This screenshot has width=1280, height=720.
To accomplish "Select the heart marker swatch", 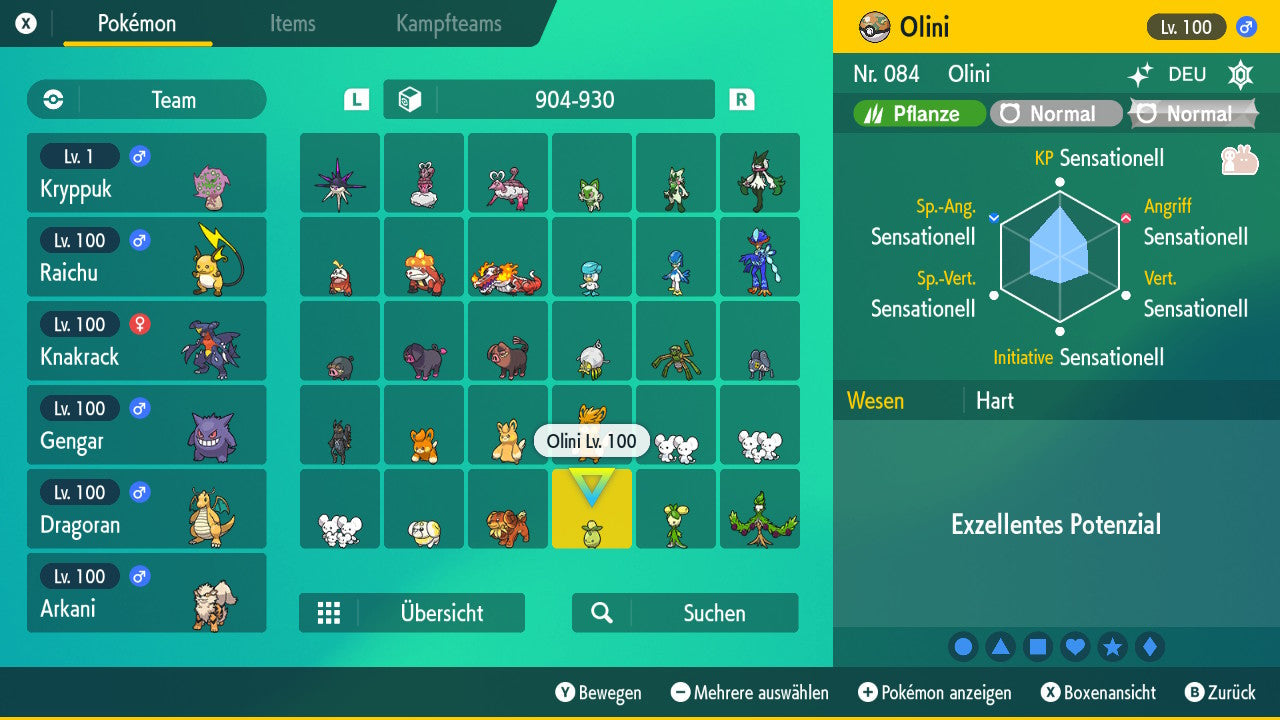I will (1075, 646).
